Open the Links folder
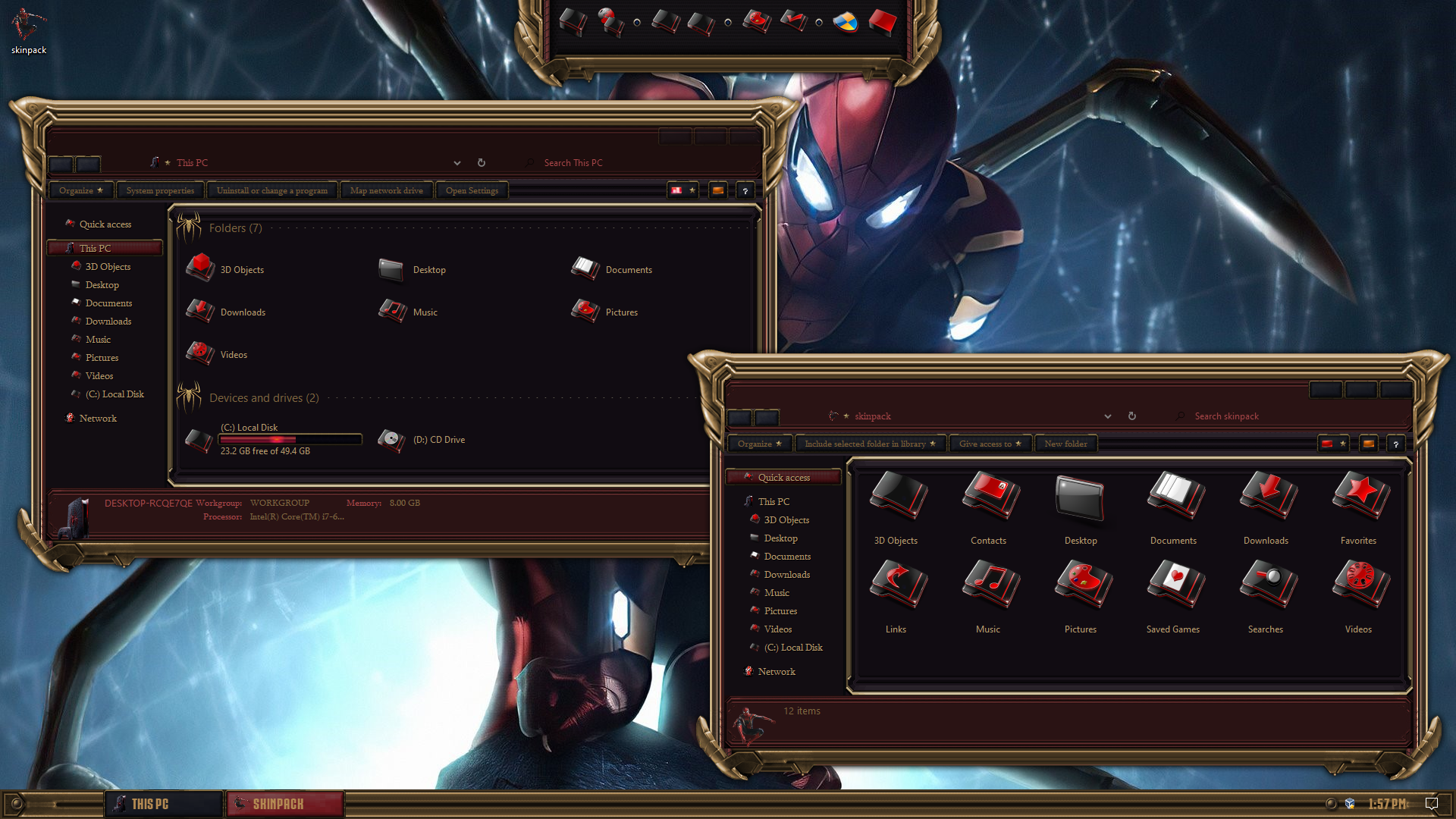The image size is (1456, 819). point(896,596)
